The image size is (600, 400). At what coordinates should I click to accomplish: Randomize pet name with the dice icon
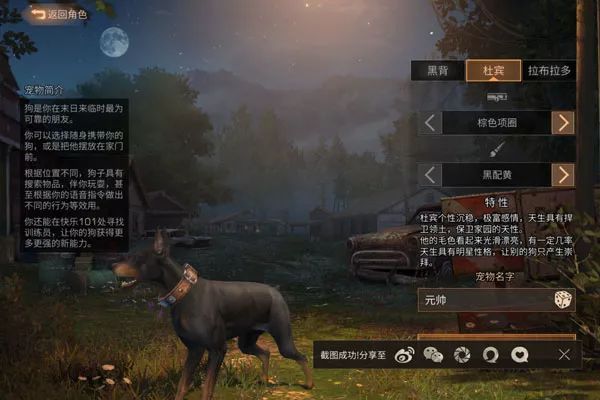(x=563, y=300)
